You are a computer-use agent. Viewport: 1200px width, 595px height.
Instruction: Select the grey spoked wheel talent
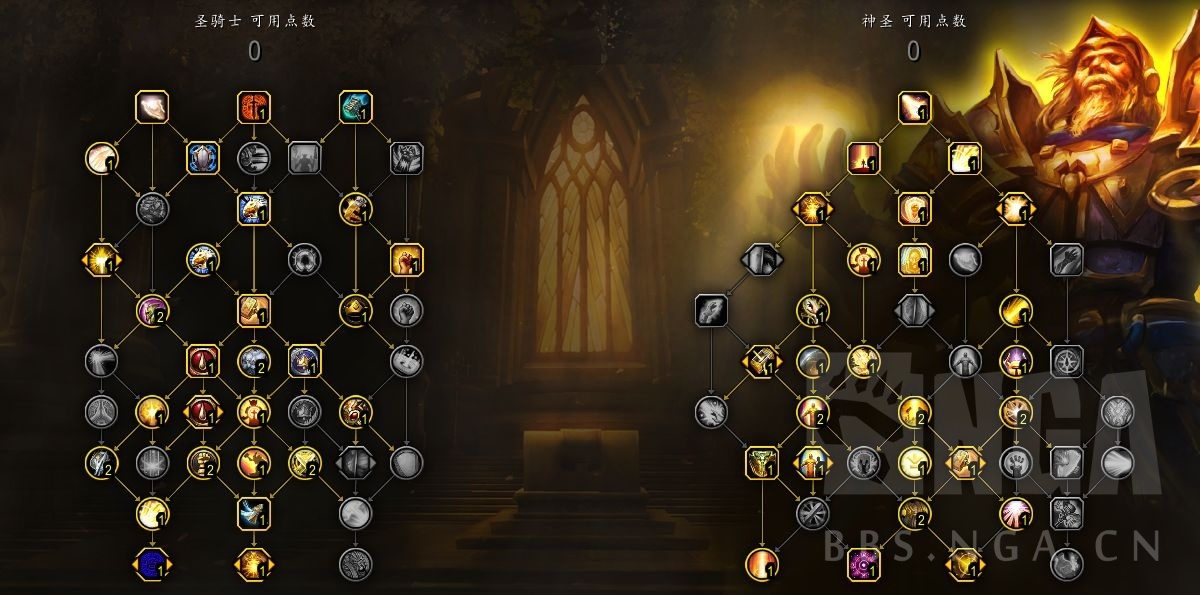pos(812,513)
